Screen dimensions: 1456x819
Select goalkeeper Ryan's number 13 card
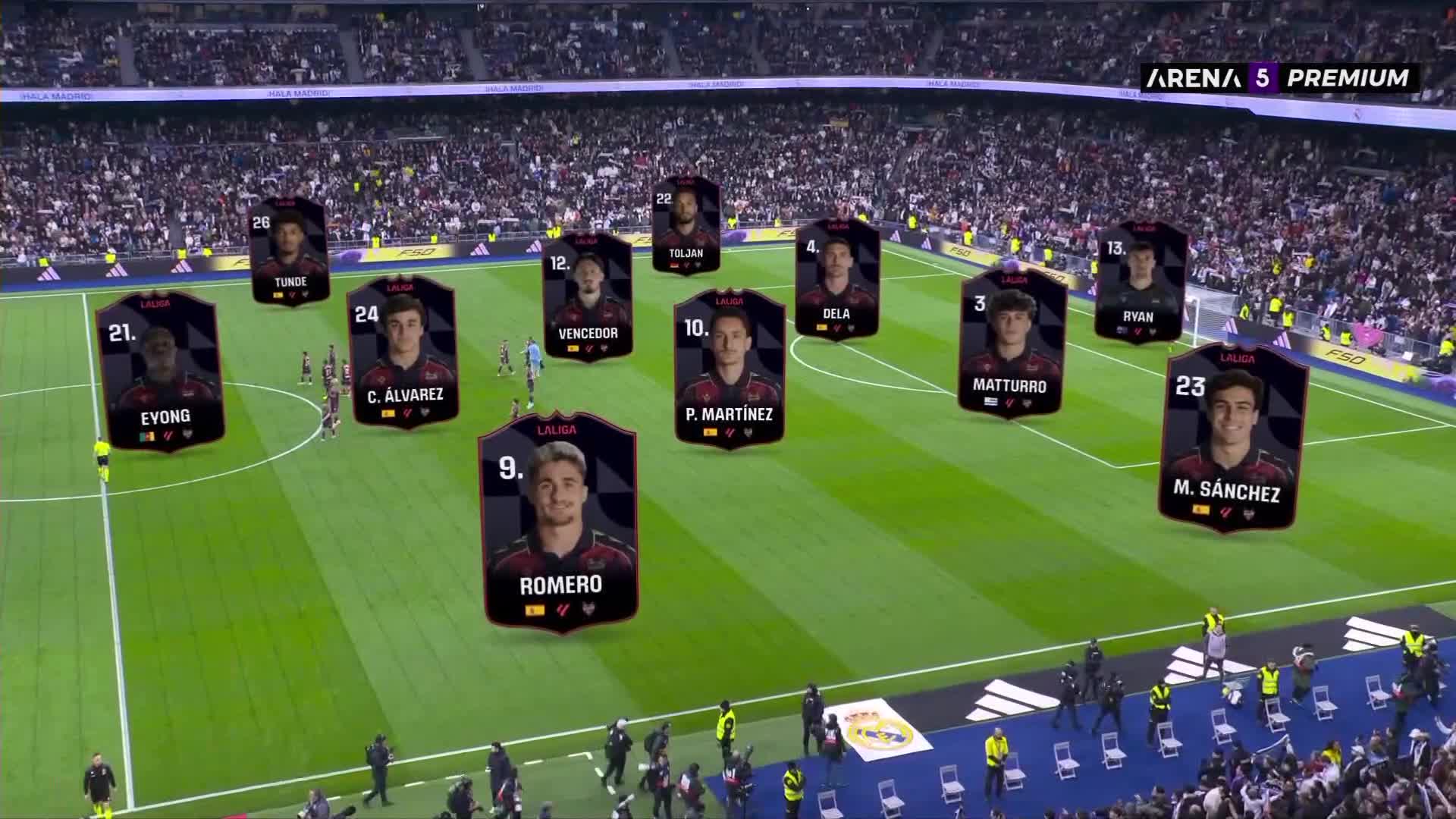[1140, 281]
